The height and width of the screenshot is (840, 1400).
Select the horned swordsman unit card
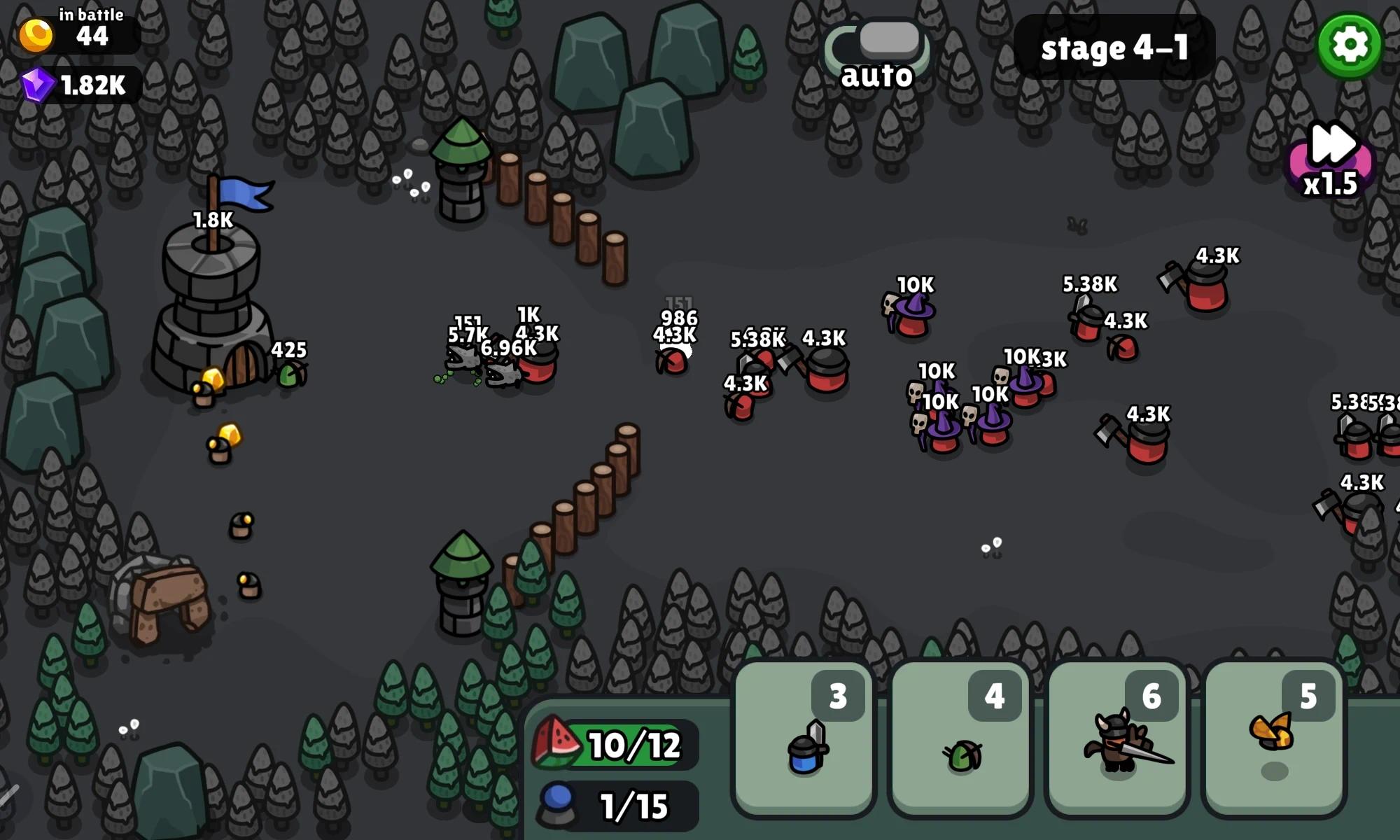(x=1117, y=739)
